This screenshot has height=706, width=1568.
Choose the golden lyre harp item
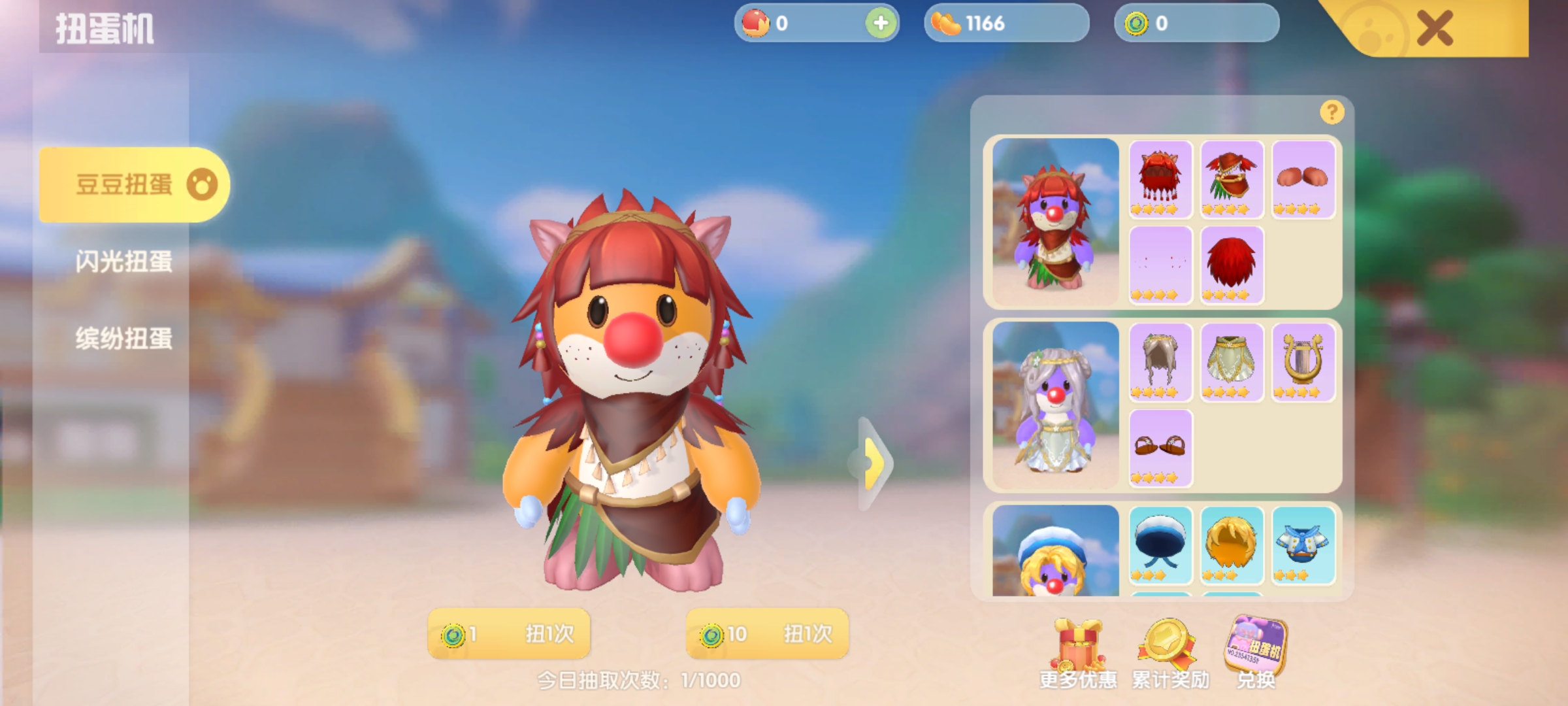click(1303, 361)
